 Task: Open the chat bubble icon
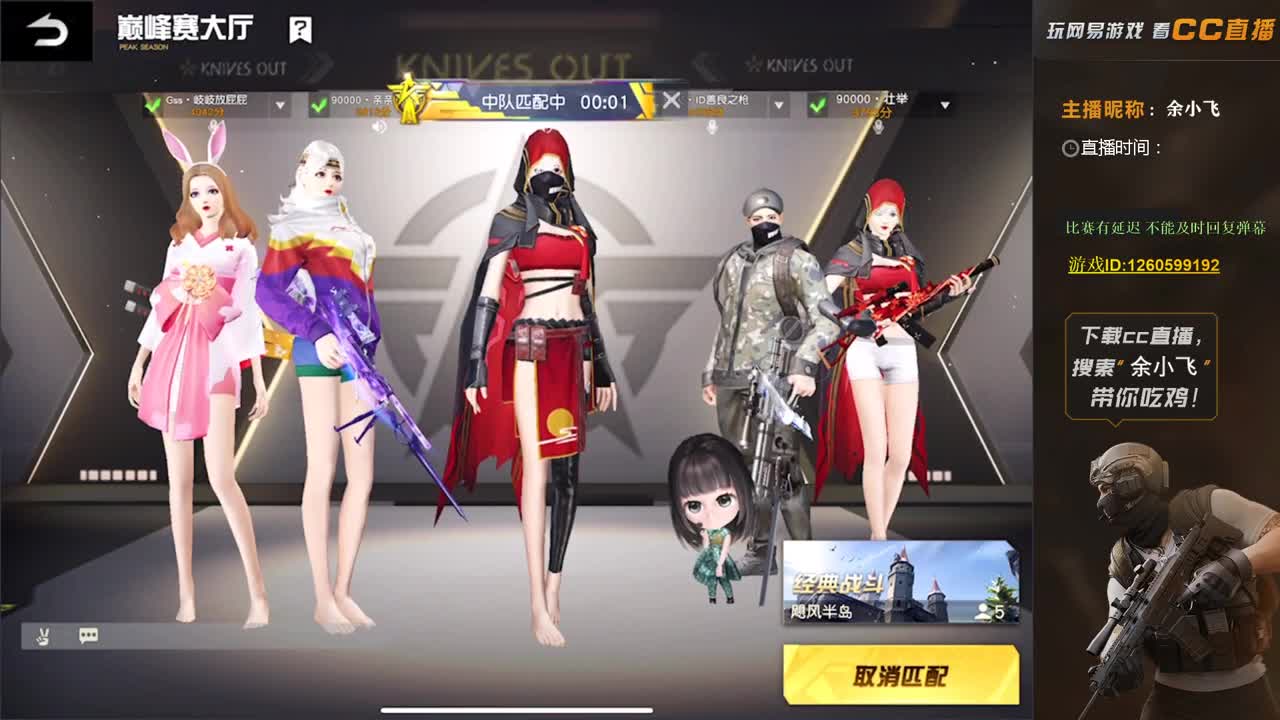pos(89,636)
